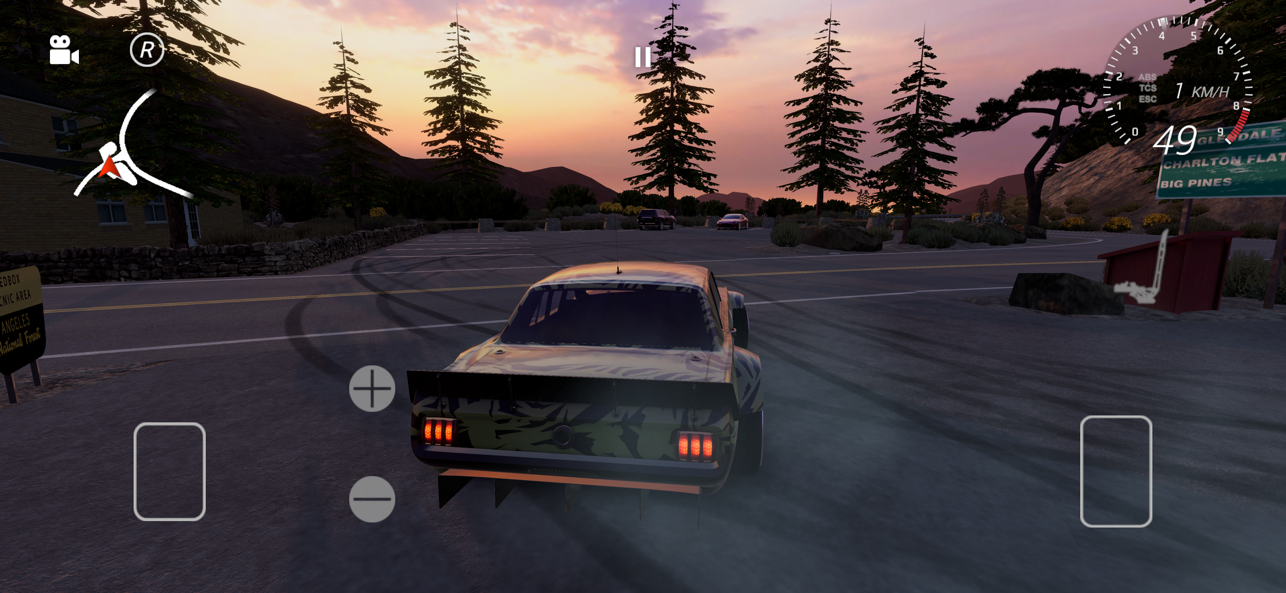Viewport: 1286px width, 593px height.
Task: Tap the gas pedal on the right
Action: (x=1116, y=471)
